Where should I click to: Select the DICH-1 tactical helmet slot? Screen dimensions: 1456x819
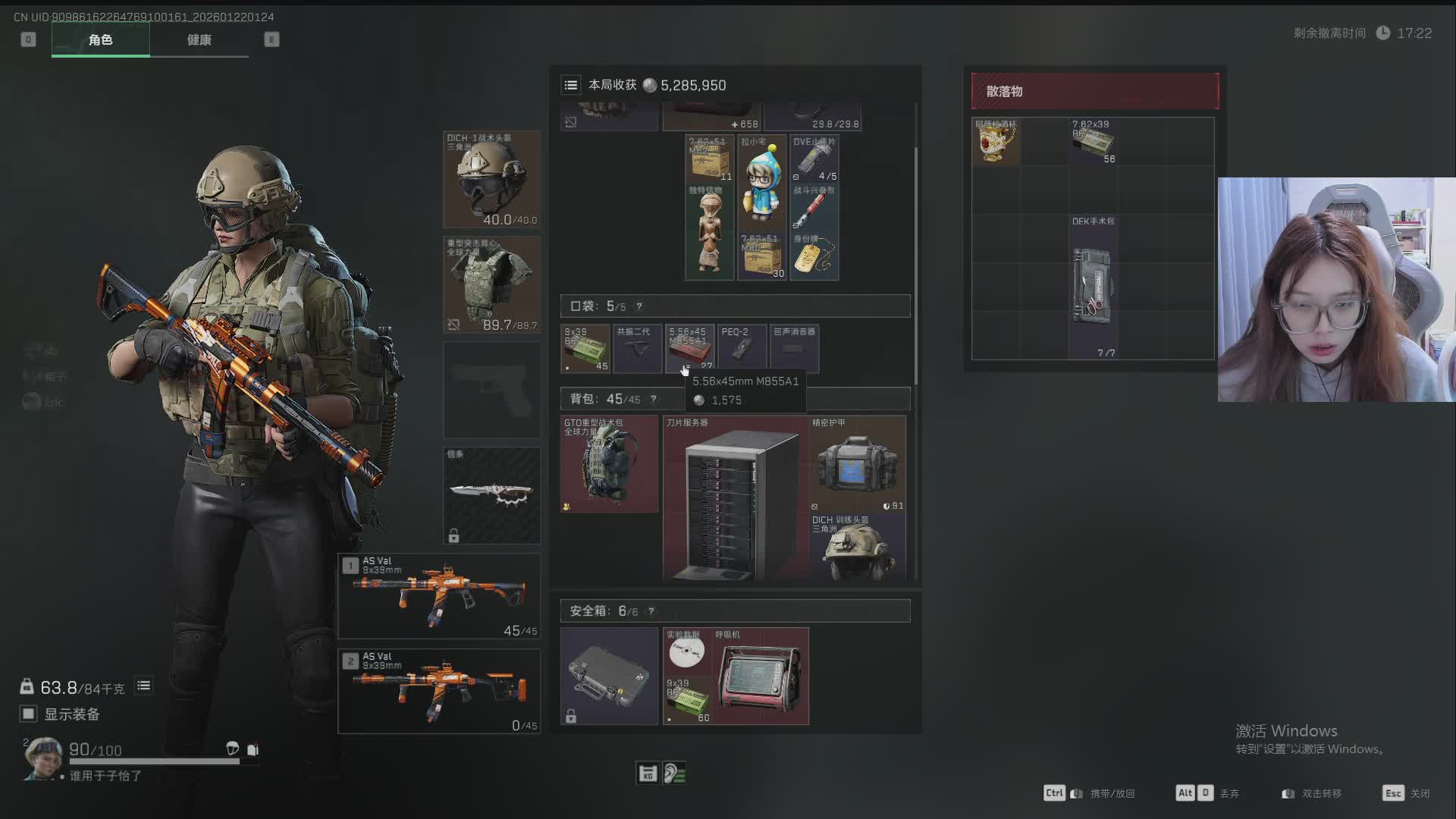click(491, 180)
